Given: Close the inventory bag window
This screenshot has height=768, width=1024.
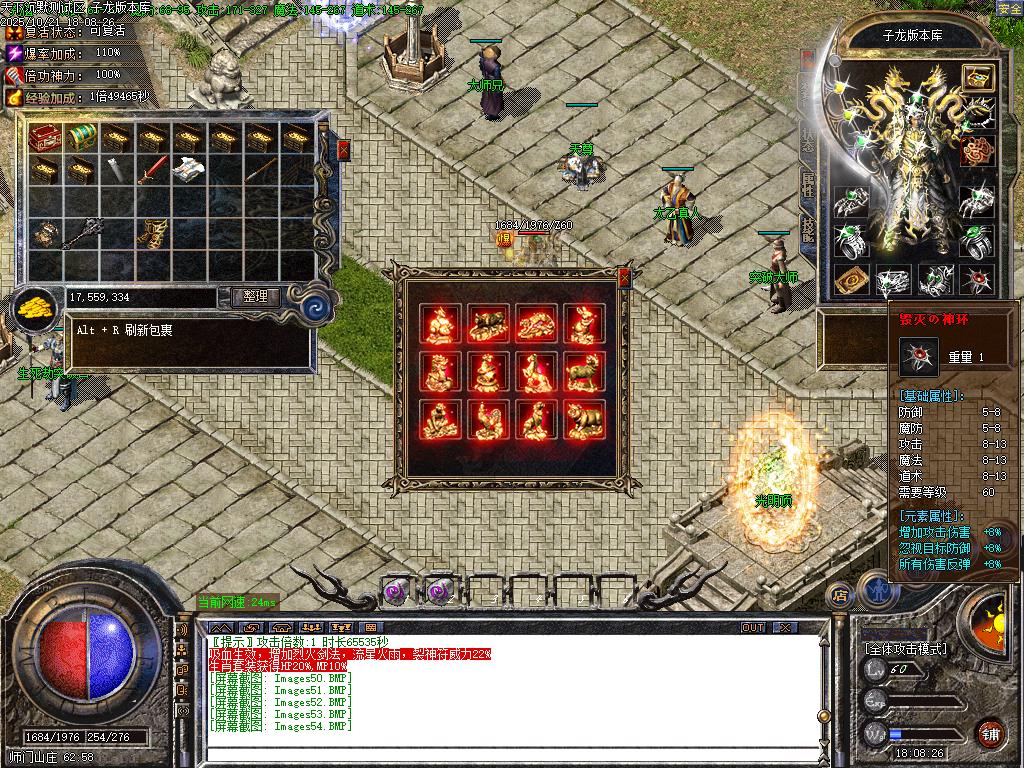Looking at the screenshot, I should point(344,150).
